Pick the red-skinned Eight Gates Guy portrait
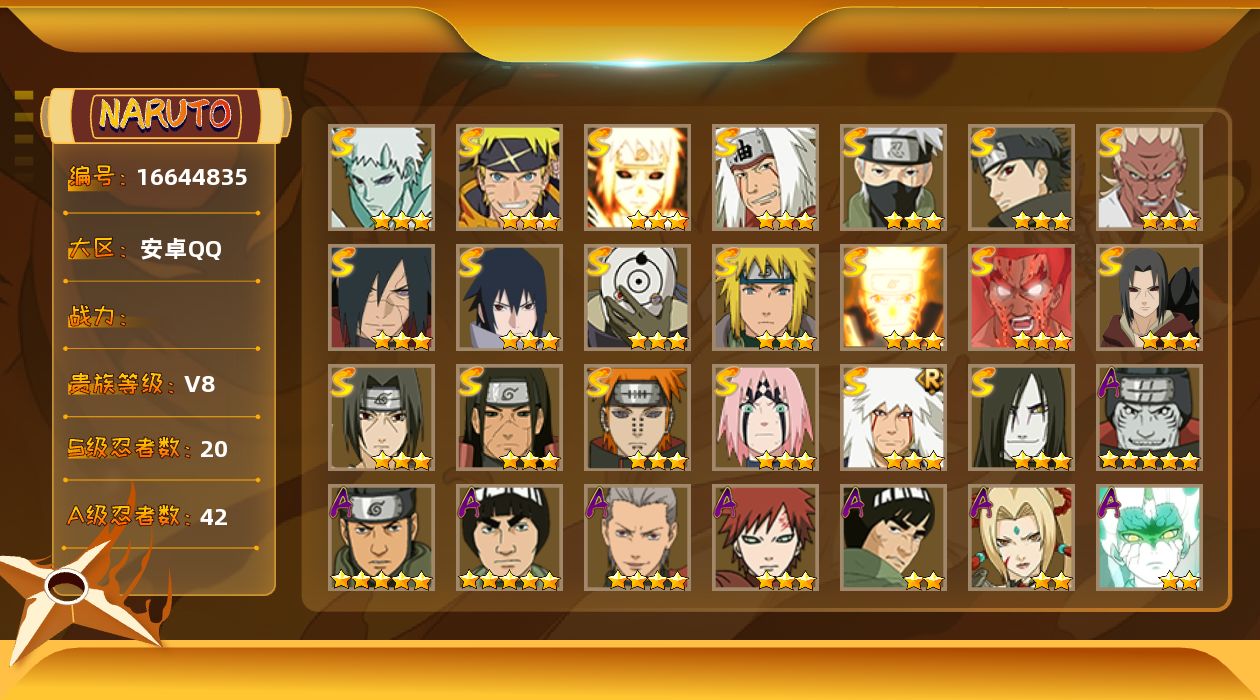Viewport: 1260px width, 700px height. click(1021, 297)
